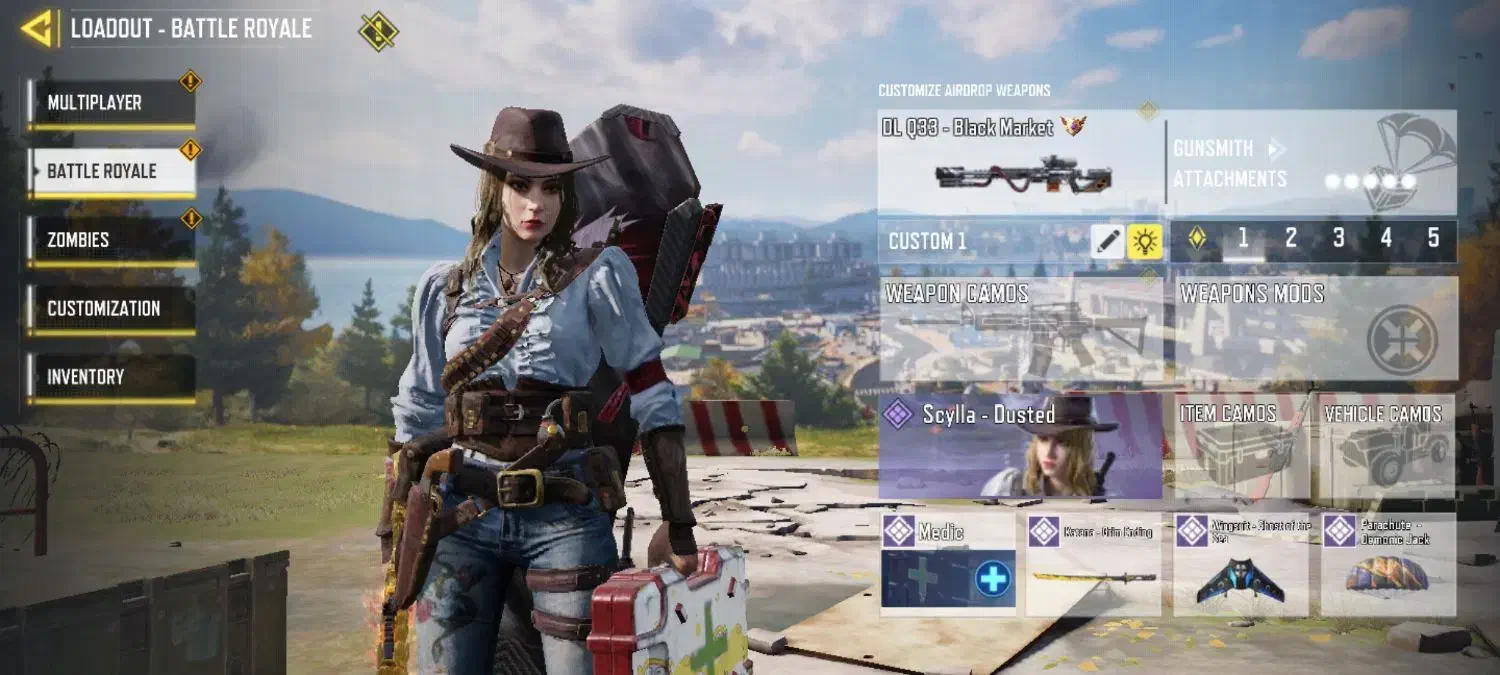The image size is (1500, 675).
Task: Open the Weapons Mods panel
Action: pos(1315,329)
